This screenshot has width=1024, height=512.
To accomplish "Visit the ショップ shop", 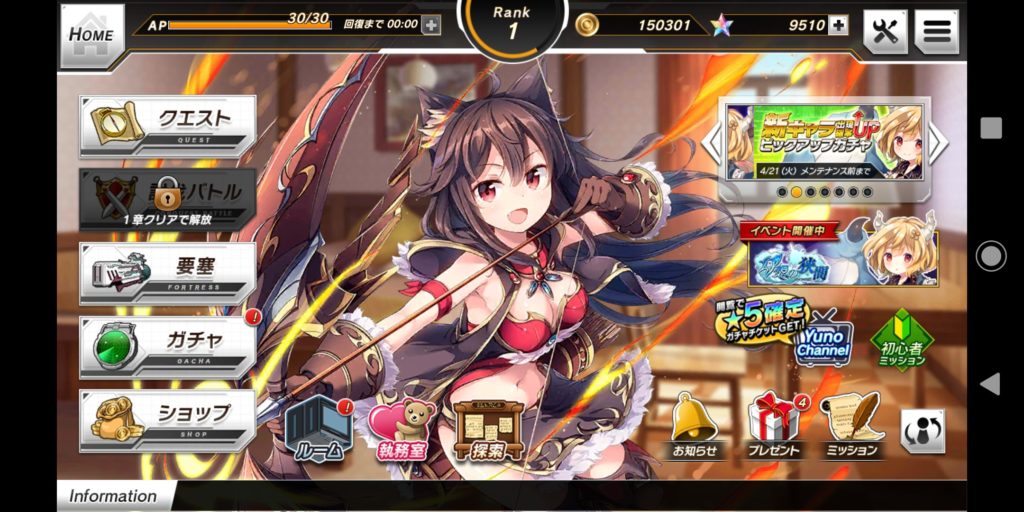I will [x=168, y=418].
